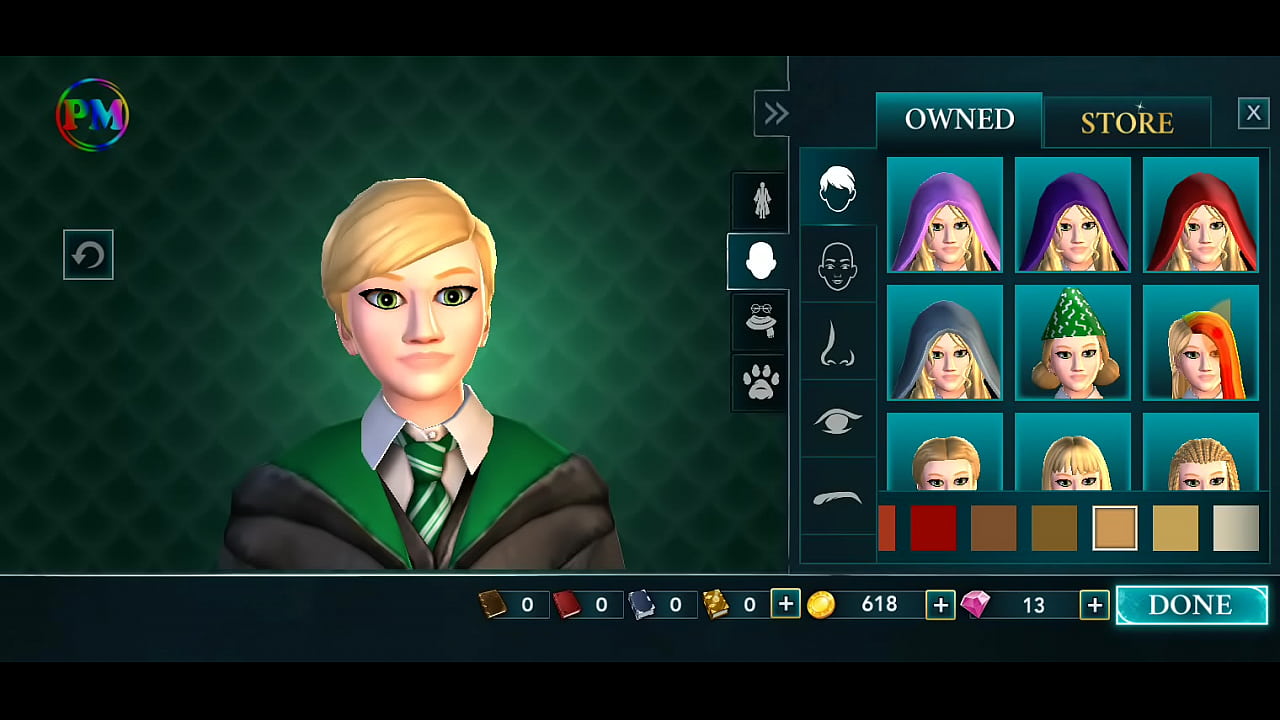Click the gold coins currency icon
1280x720 pixels.
click(x=823, y=604)
